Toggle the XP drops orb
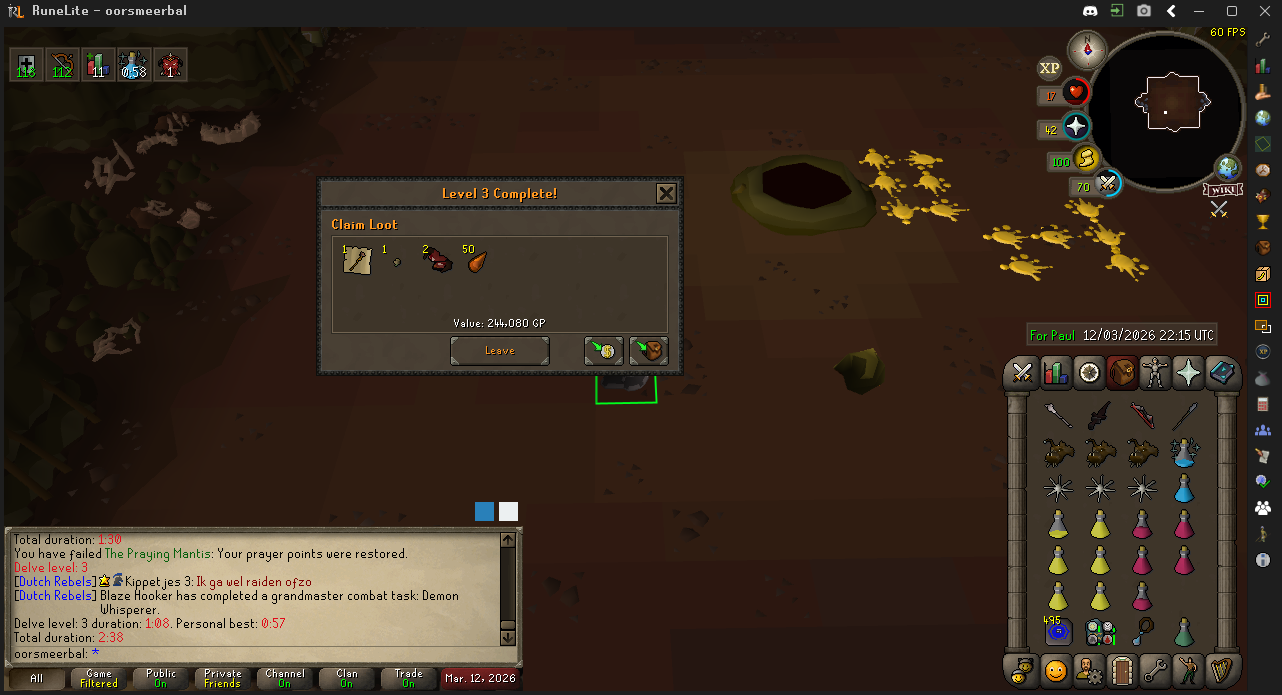Screen dimensions: 1282x695 click(1049, 68)
